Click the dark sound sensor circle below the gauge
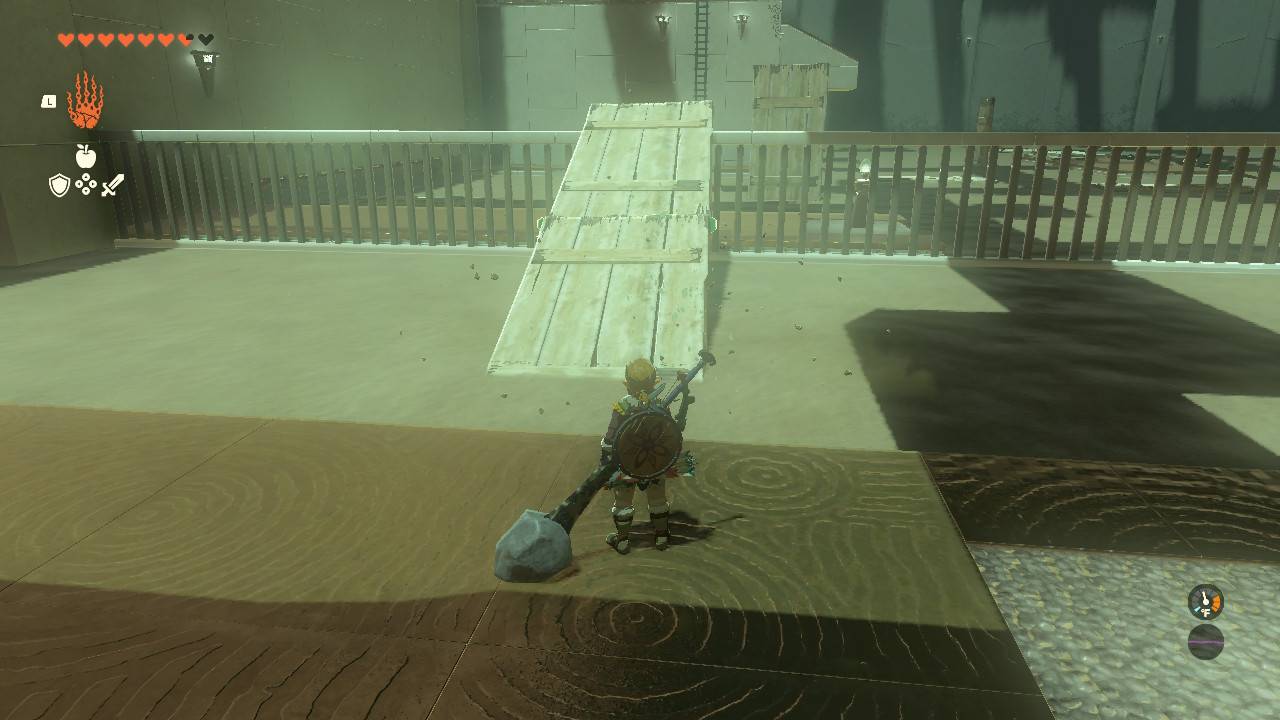The width and height of the screenshot is (1280, 720). click(1206, 642)
